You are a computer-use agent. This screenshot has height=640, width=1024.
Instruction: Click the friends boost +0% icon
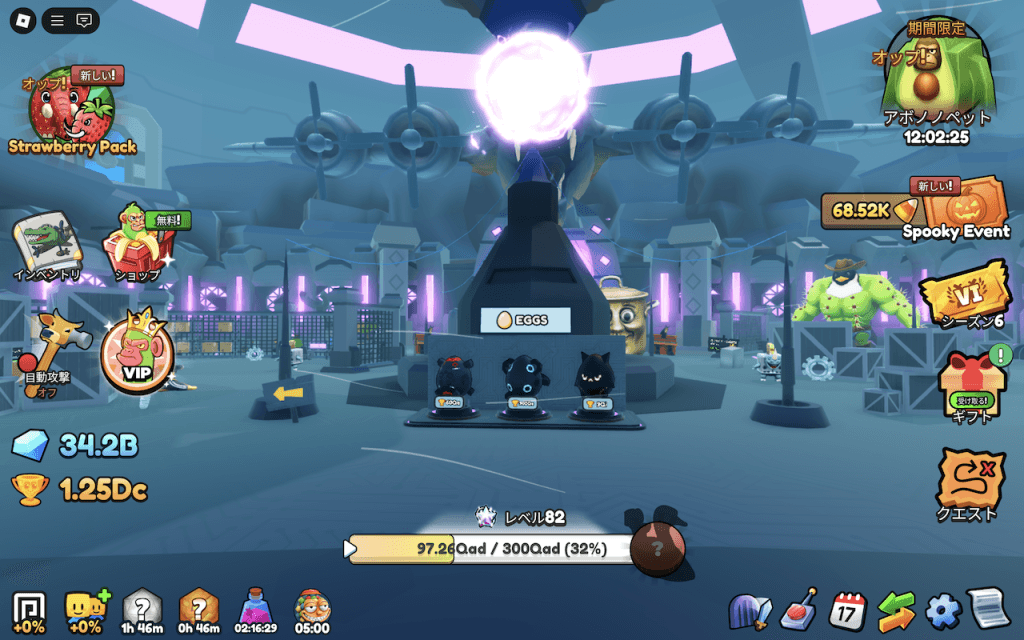click(x=86, y=609)
